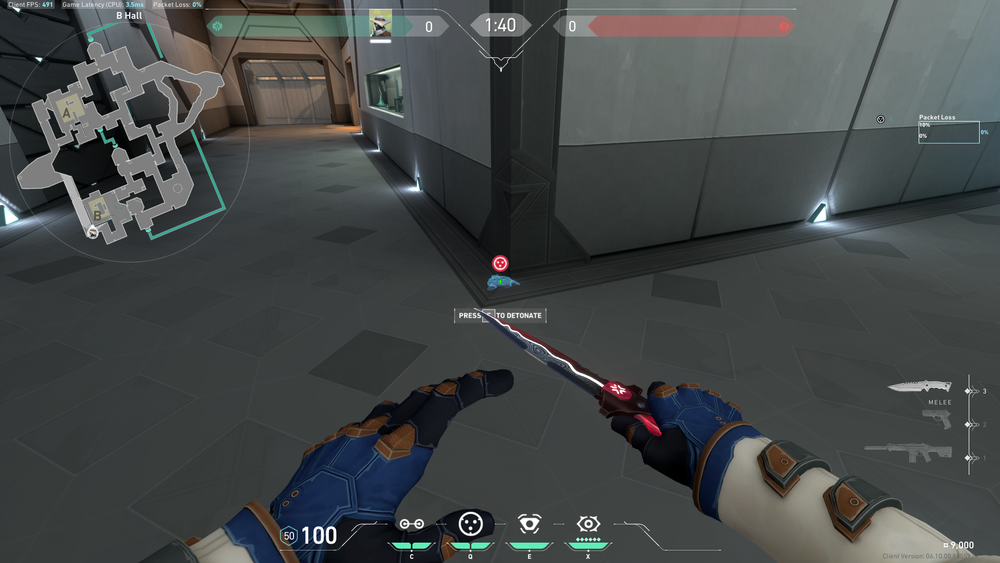Image resolution: width=1000 pixels, height=563 pixels.
Task: Click the Packet Loss graph widget
Action: 948,132
